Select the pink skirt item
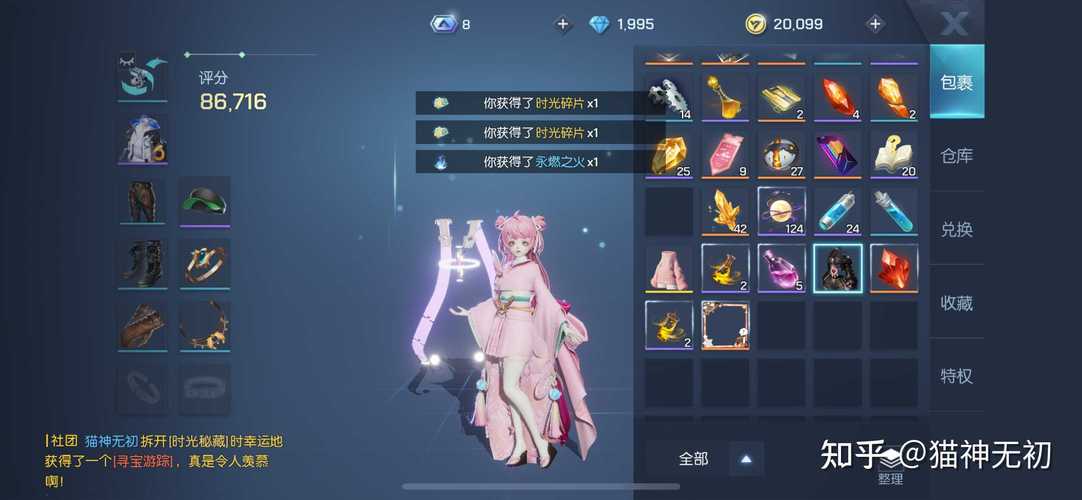The height and width of the screenshot is (500, 1082). point(669,267)
